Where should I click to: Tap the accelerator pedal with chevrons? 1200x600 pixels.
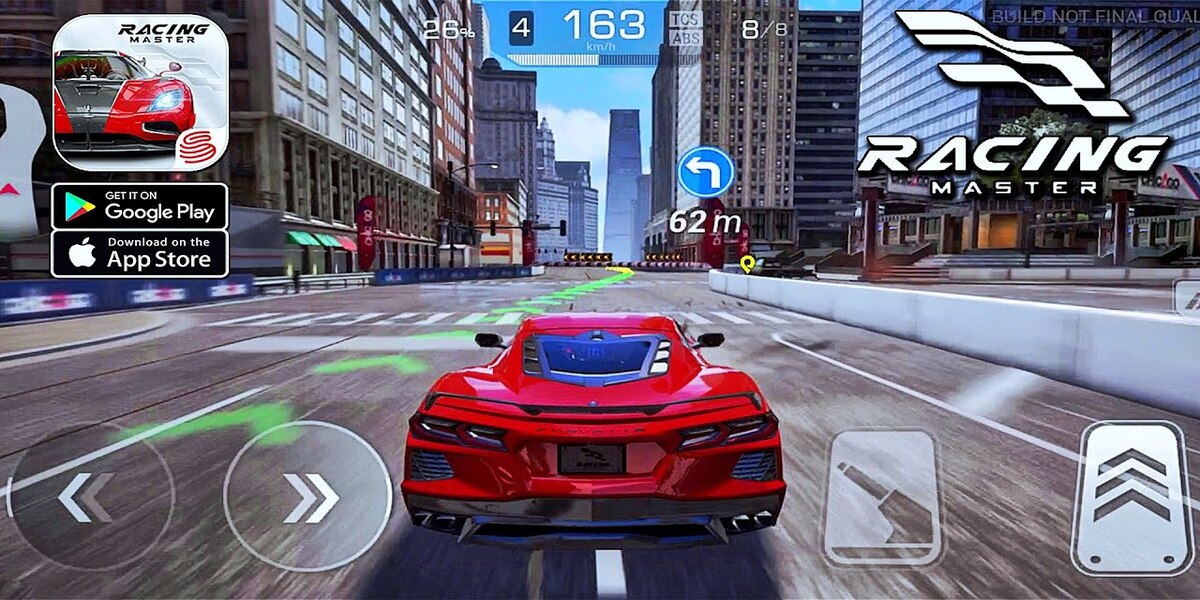coord(1129,497)
